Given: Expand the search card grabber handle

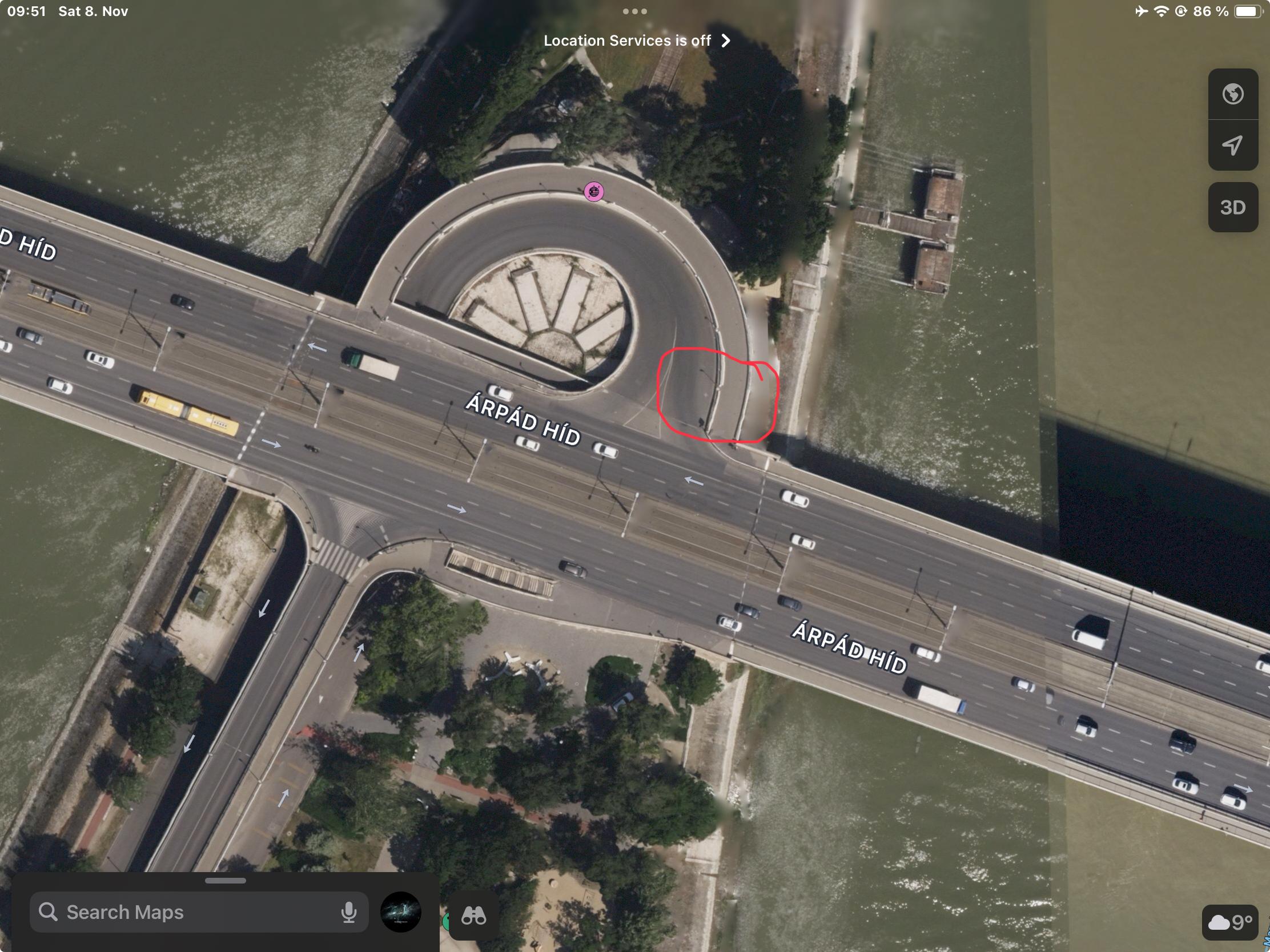Looking at the screenshot, I should pos(225,881).
